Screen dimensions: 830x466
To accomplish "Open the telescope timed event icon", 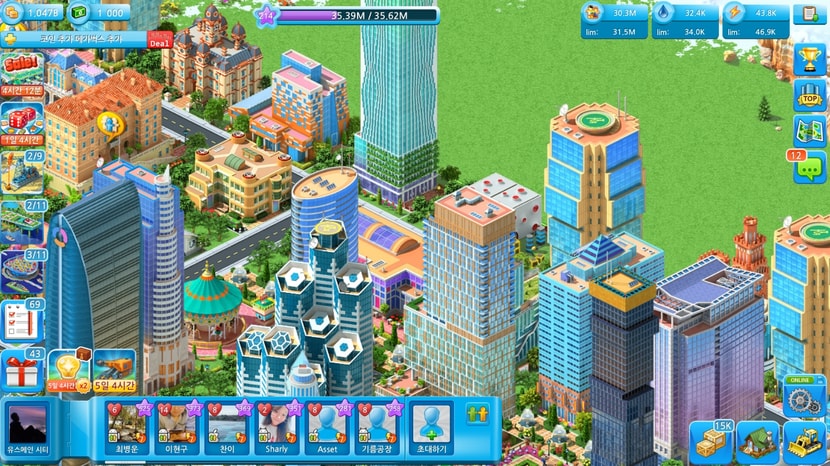I will click(x=114, y=368).
